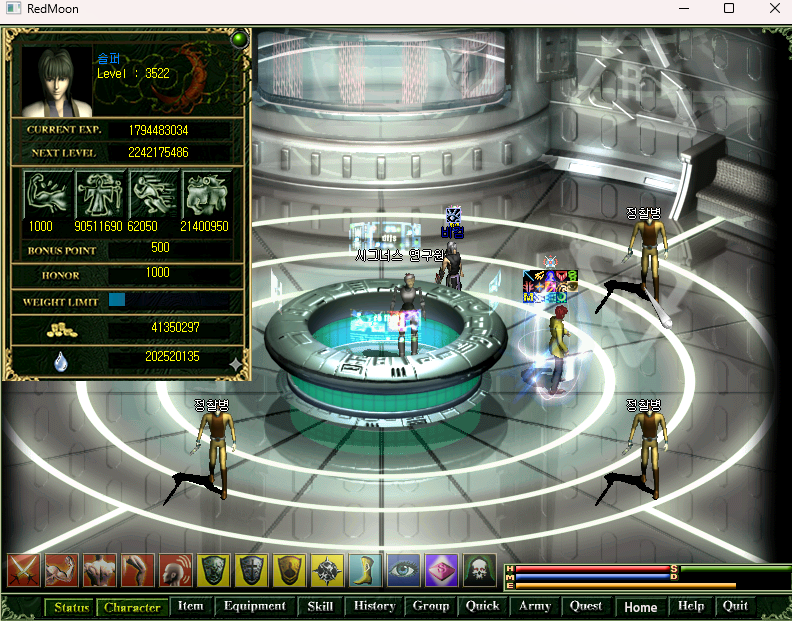
Task: Open the Skill menu
Action: point(320,606)
